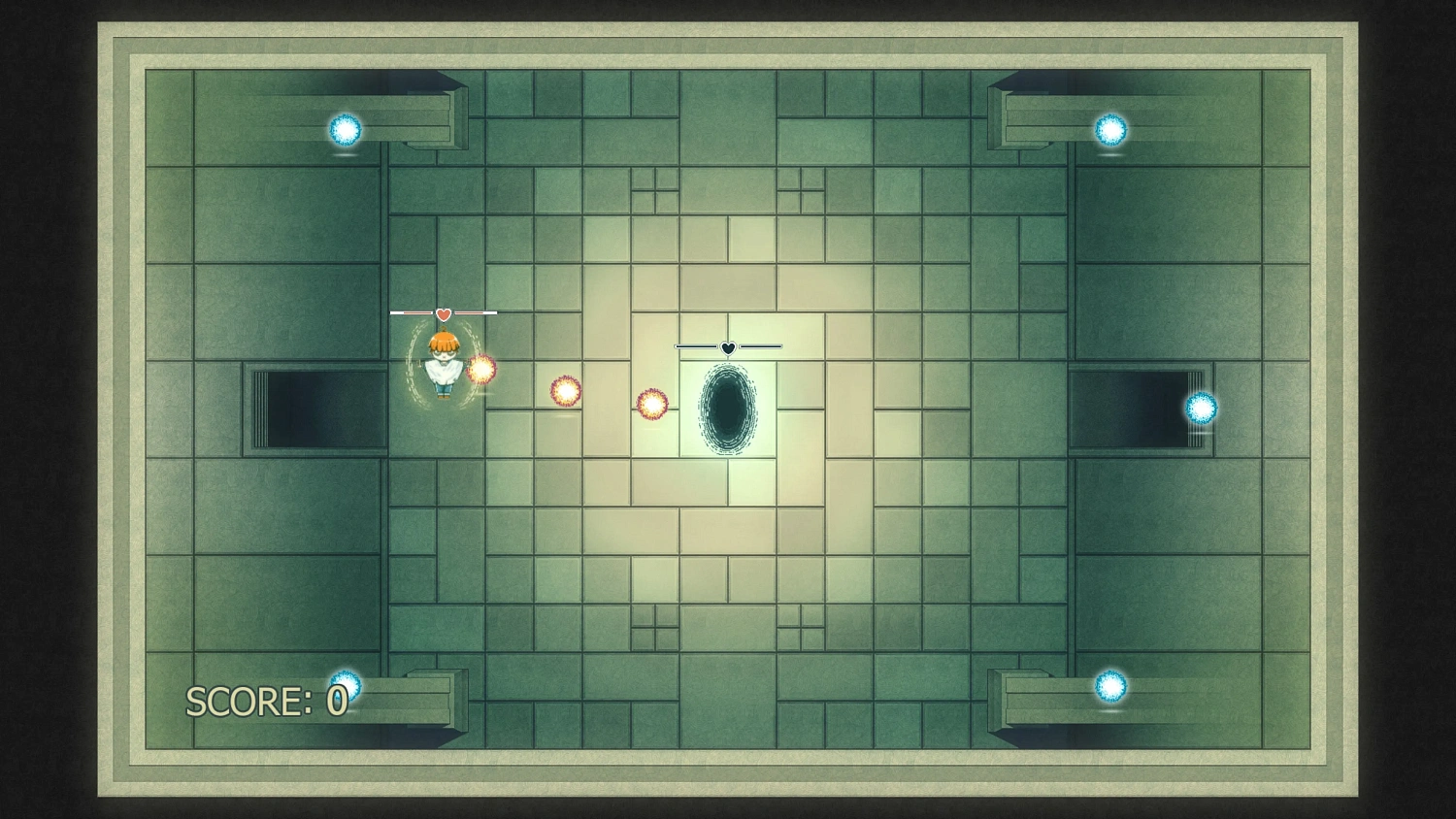Select the dark vortex enemy

pos(728,408)
